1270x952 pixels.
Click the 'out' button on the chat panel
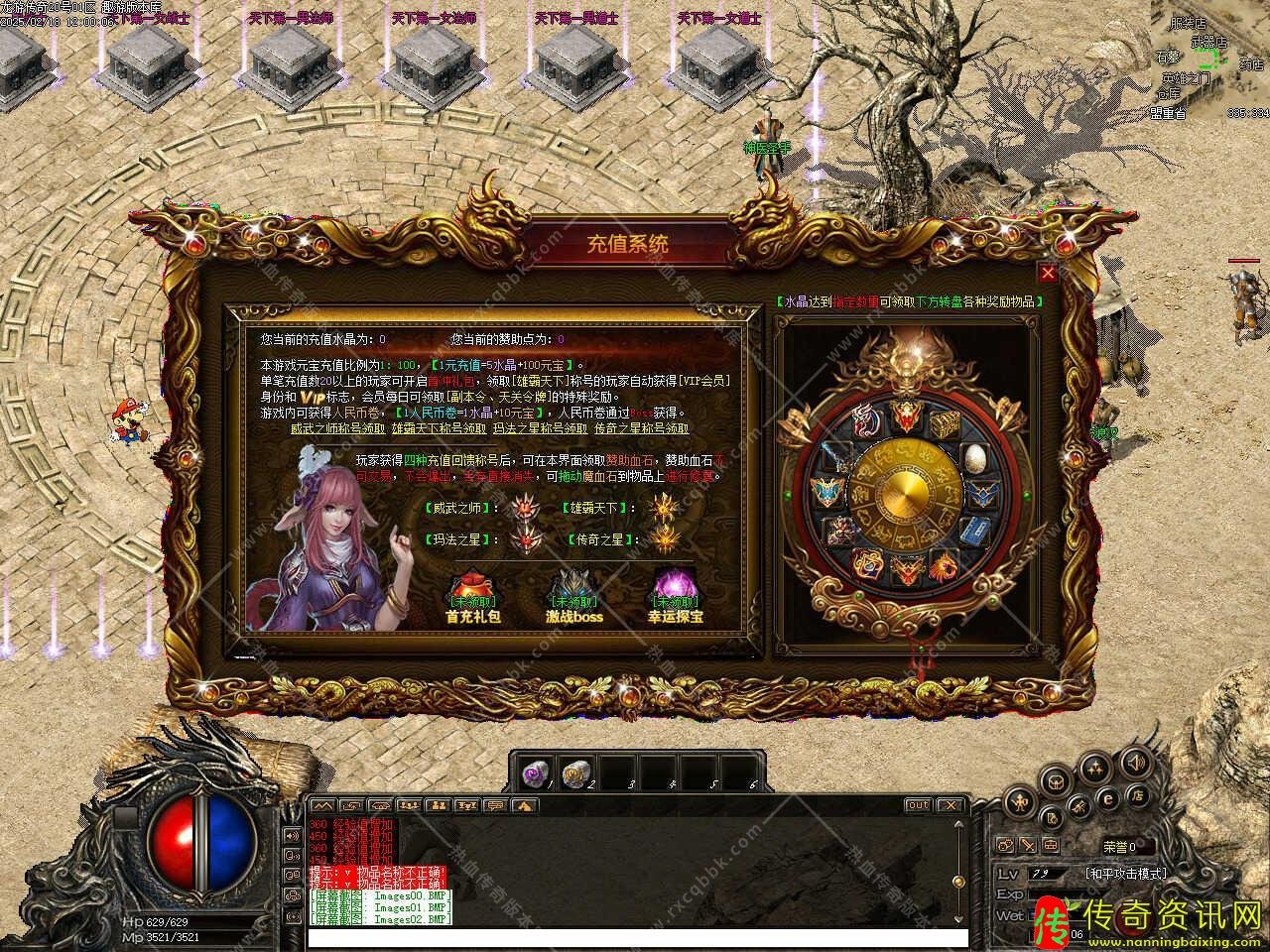click(918, 805)
